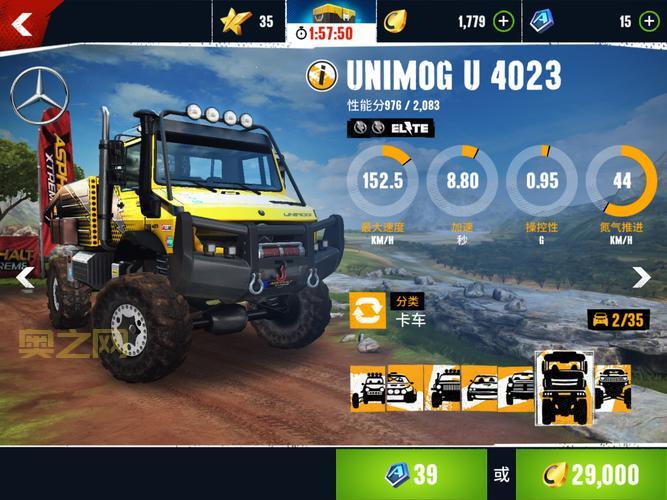Select the last vehicle category thumbnail
Viewport: 667px width, 500px height.
pos(612,388)
